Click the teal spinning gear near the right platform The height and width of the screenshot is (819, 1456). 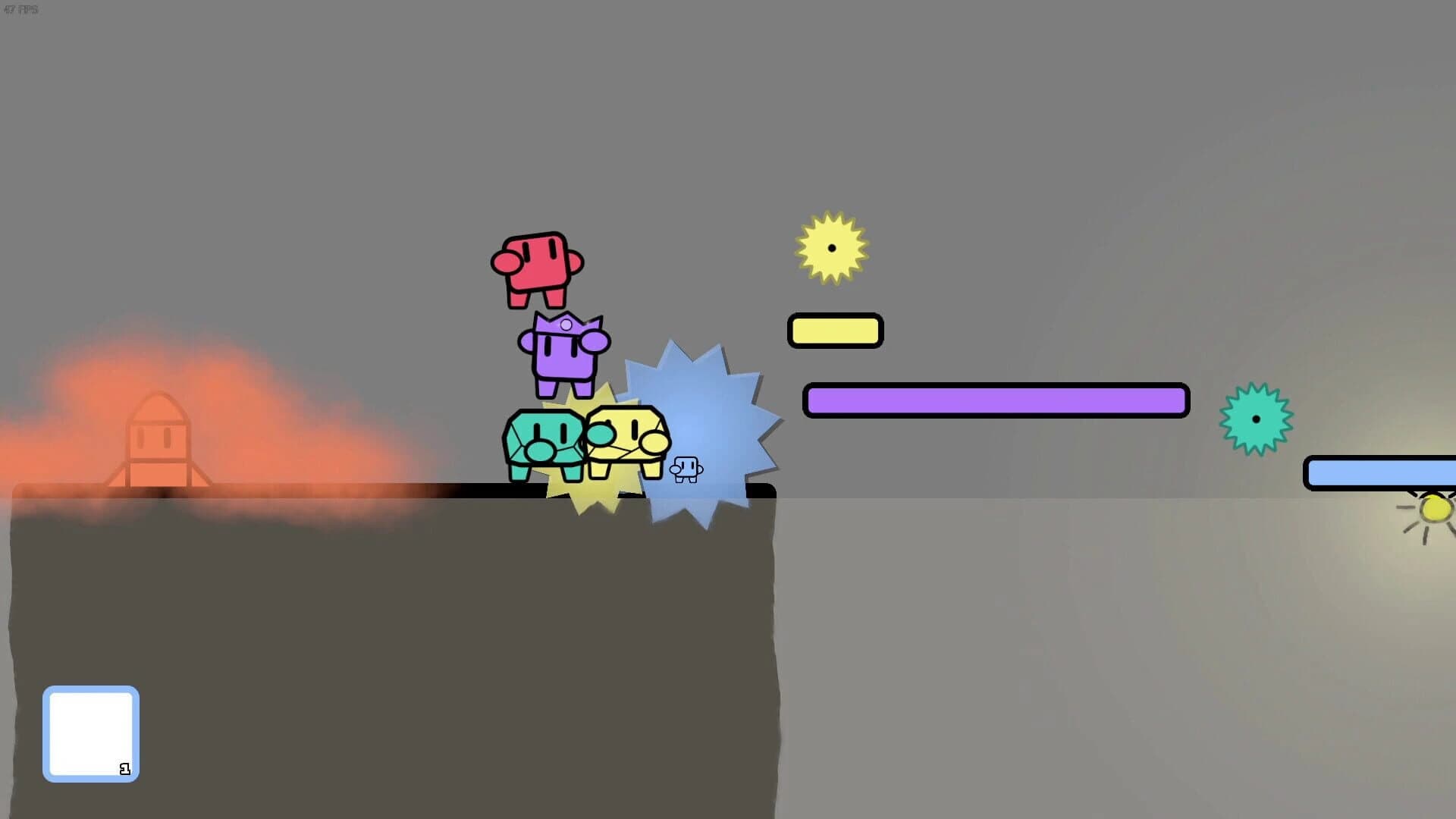1255,418
